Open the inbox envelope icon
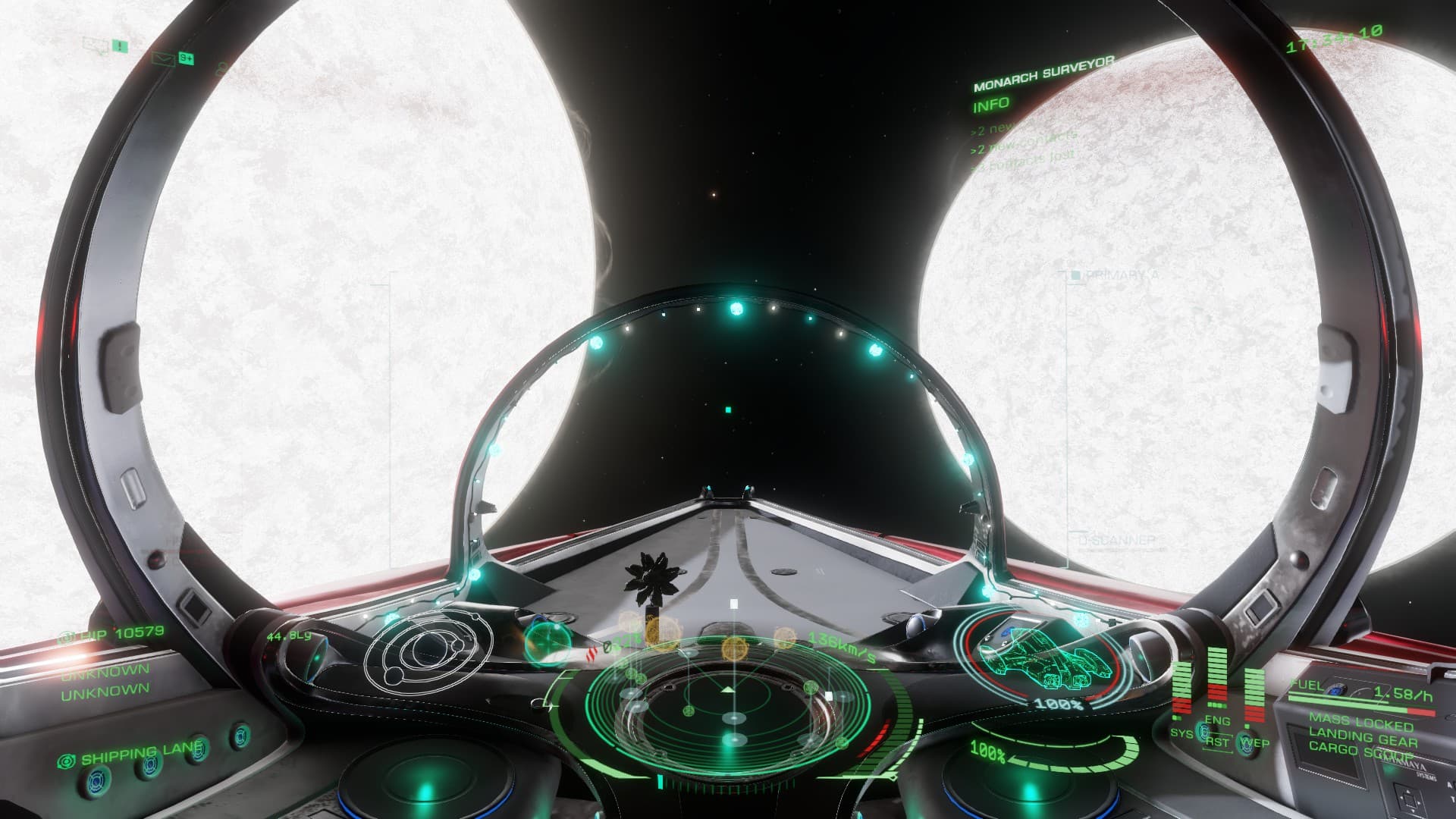 [x=162, y=57]
